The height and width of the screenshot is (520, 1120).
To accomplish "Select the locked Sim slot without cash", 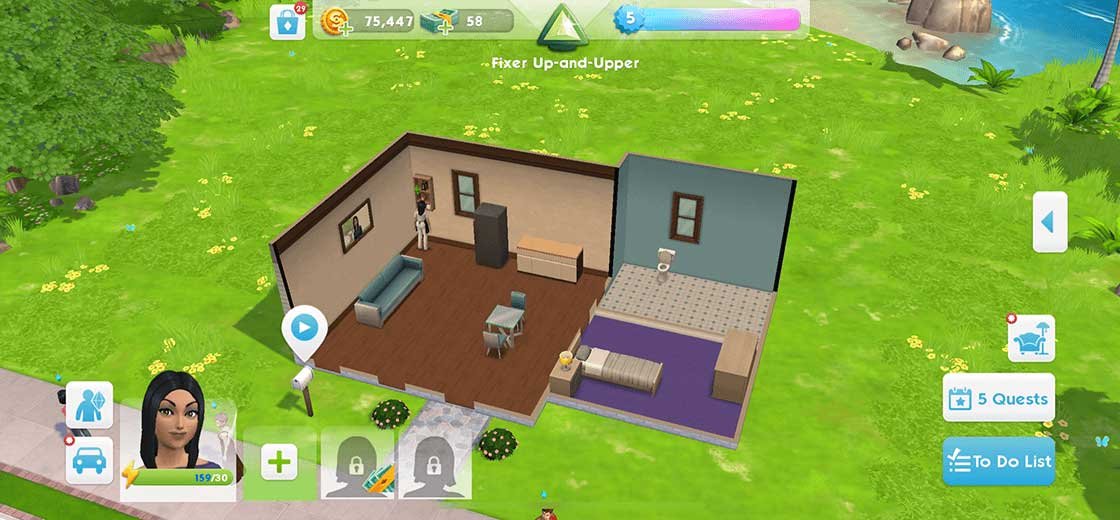I will coord(435,462).
